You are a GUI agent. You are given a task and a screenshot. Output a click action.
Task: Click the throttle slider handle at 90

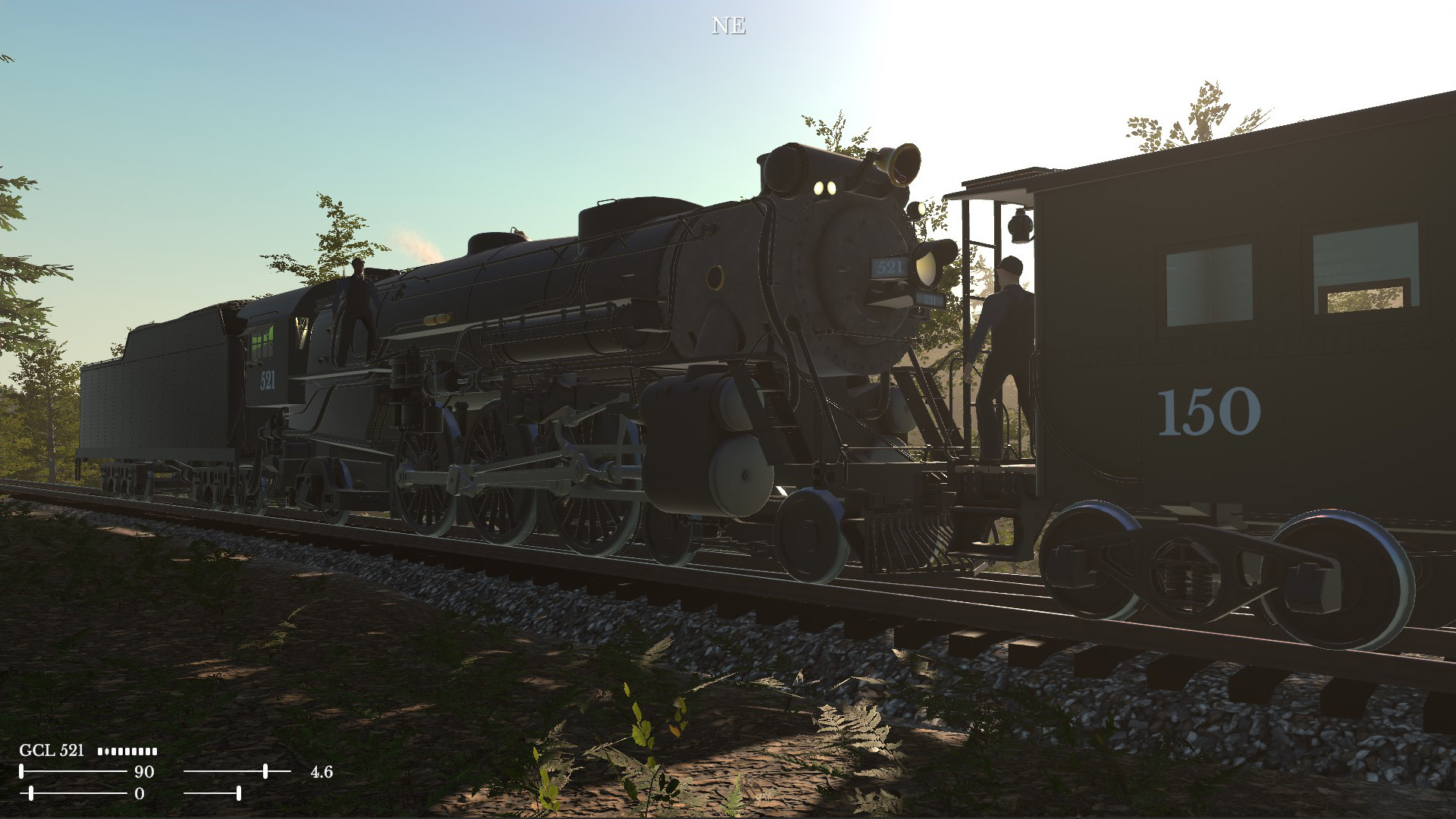[x=23, y=771]
